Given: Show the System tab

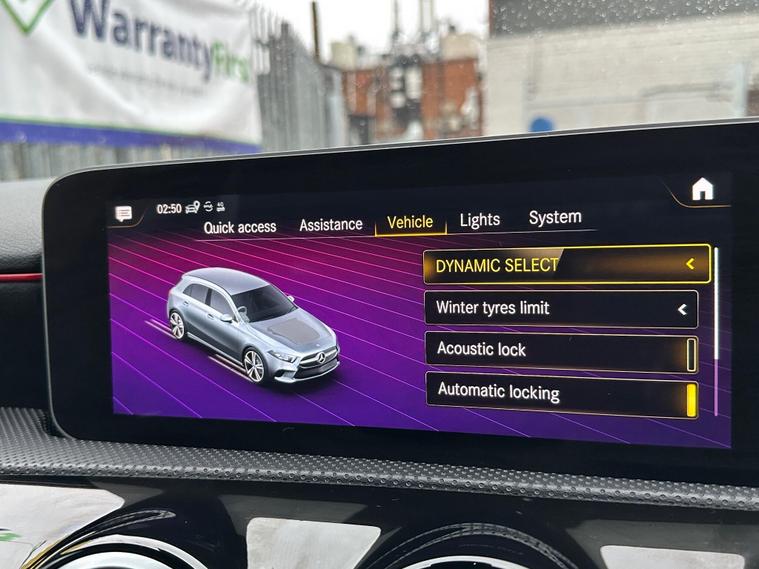Looking at the screenshot, I should [555, 217].
